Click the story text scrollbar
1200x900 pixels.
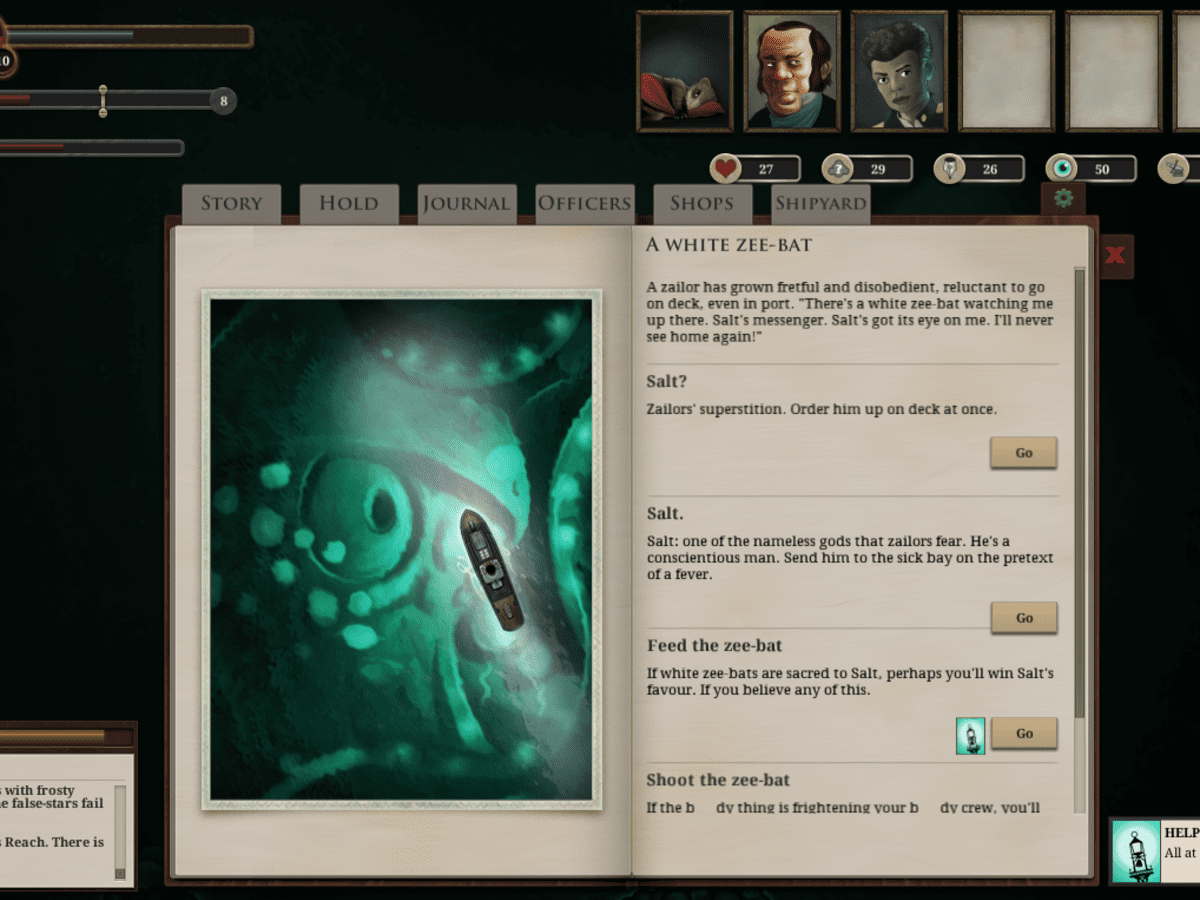[x=1079, y=490]
